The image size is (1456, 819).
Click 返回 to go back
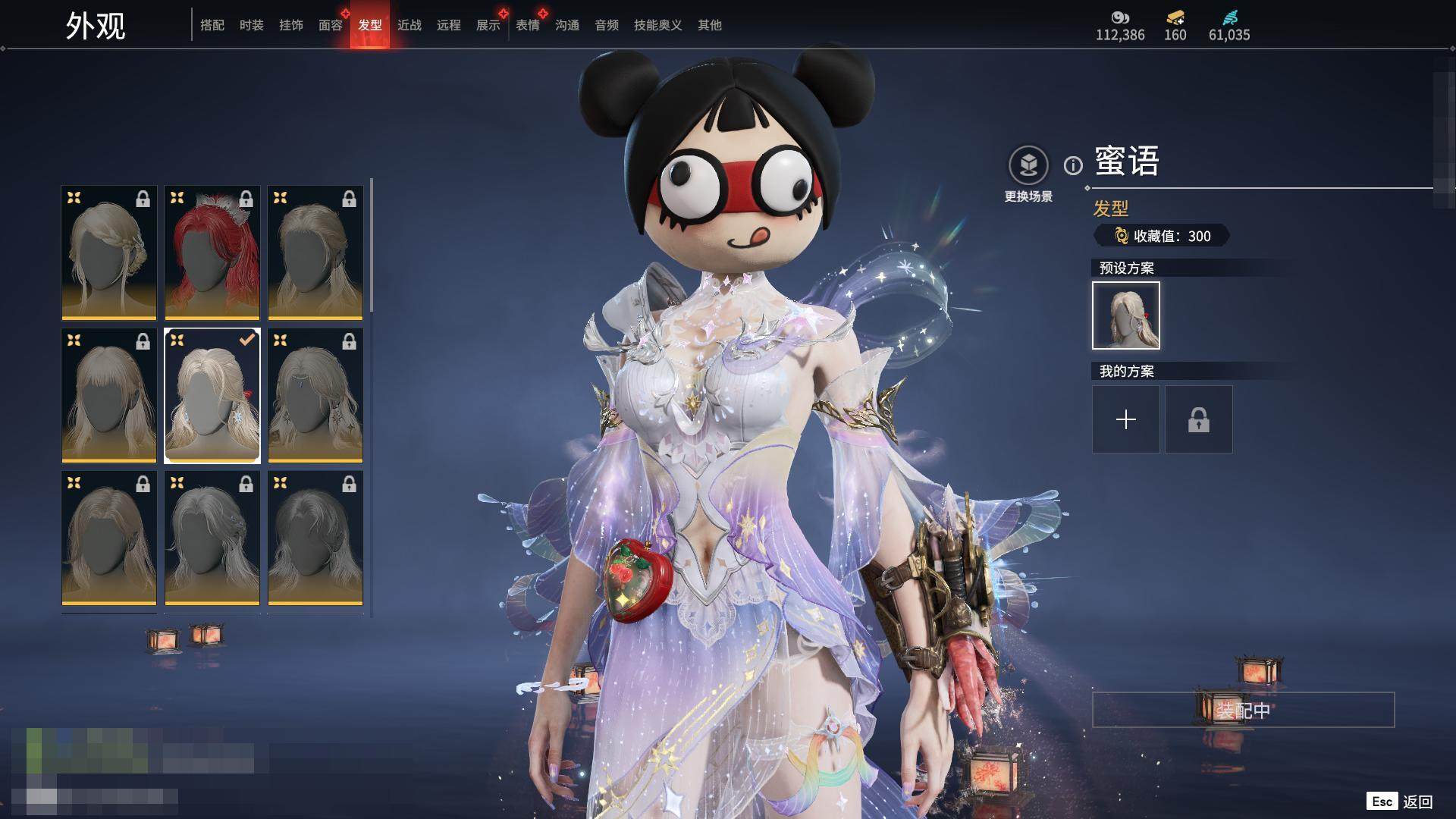coord(1417,802)
